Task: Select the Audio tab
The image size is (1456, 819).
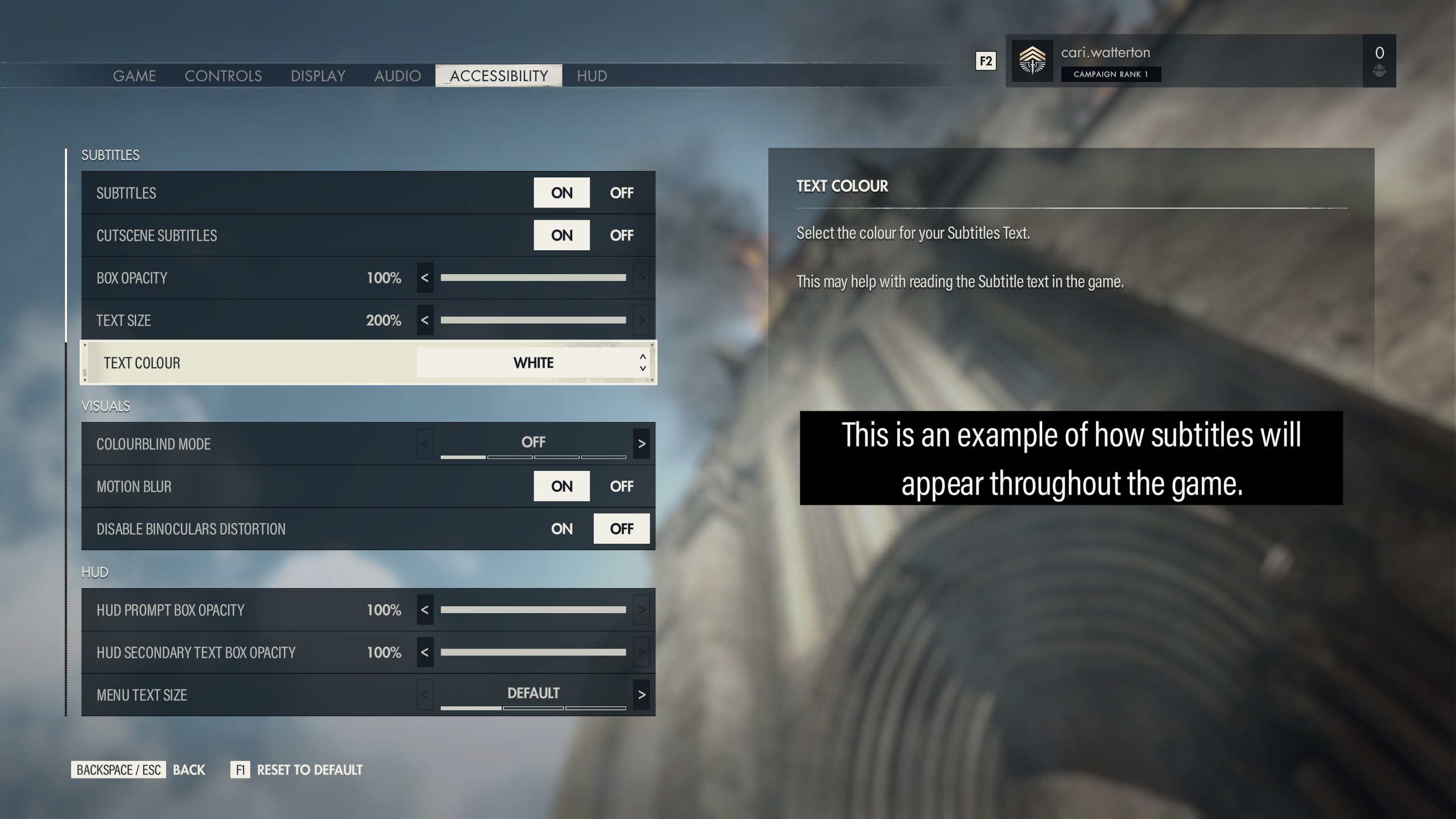Action: (398, 76)
